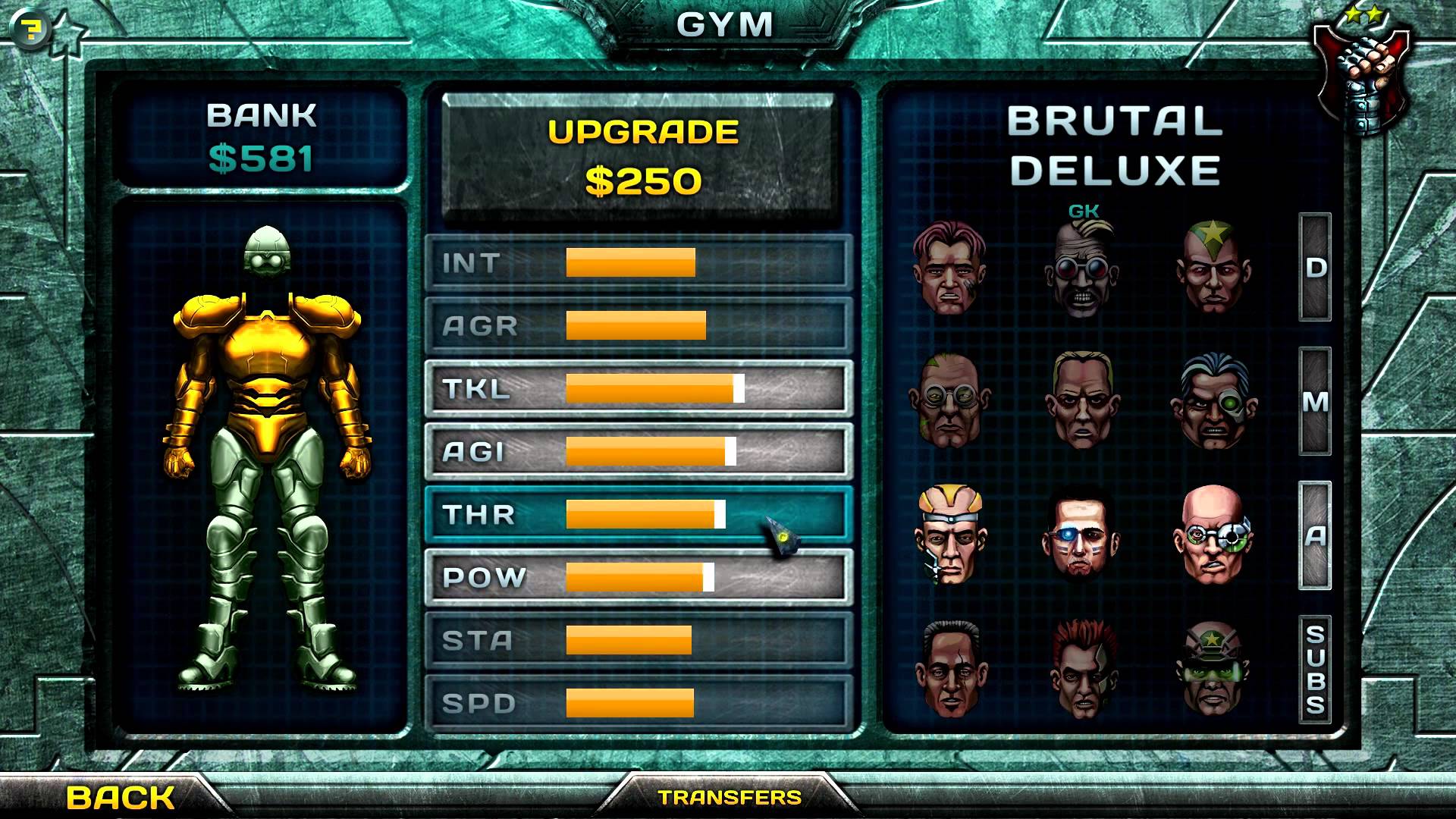Open the Transfers screen
Viewport: 1456px width, 819px height.
pos(730,797)
